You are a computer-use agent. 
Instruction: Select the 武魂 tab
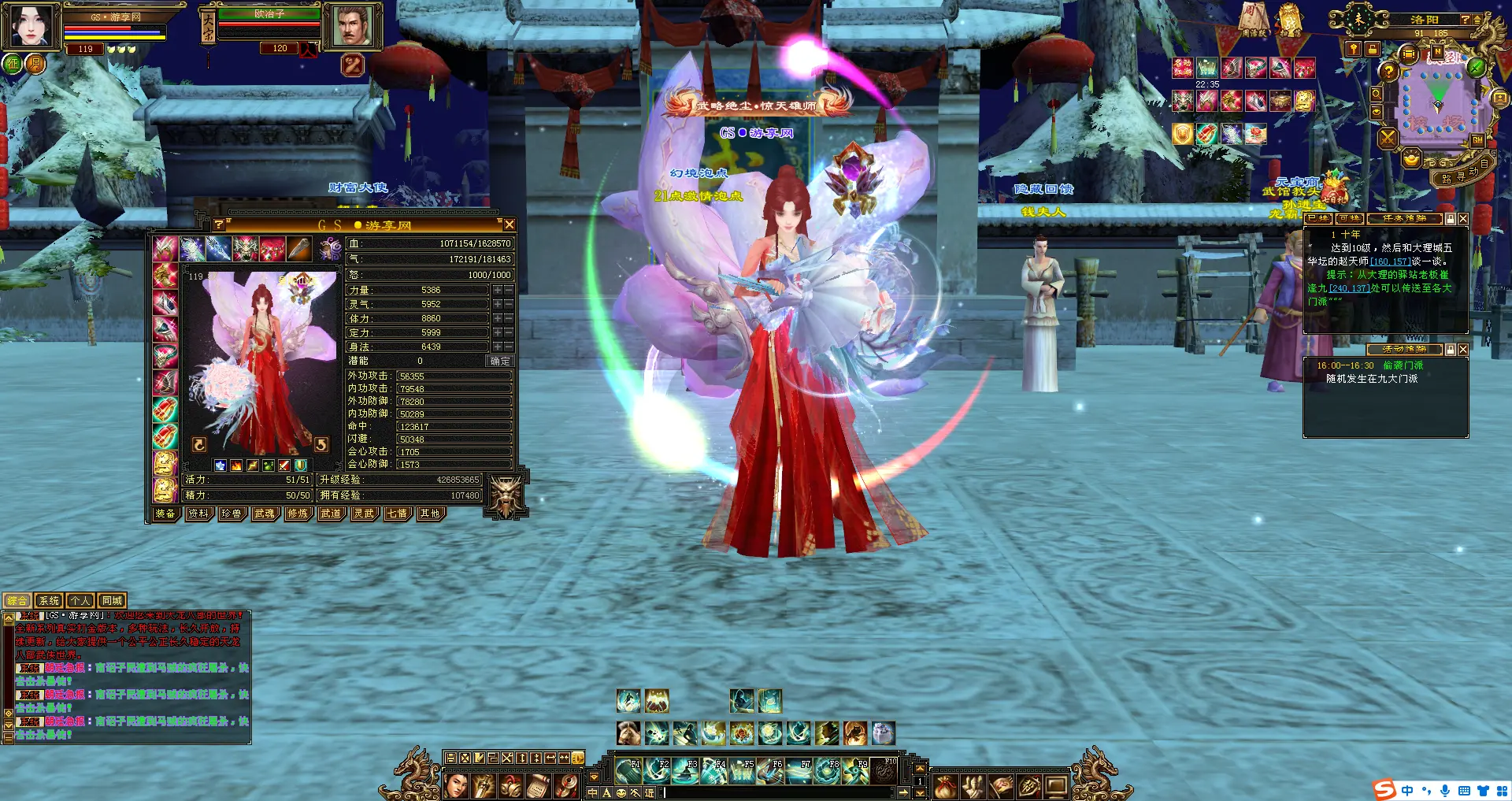tap(265, 514)
